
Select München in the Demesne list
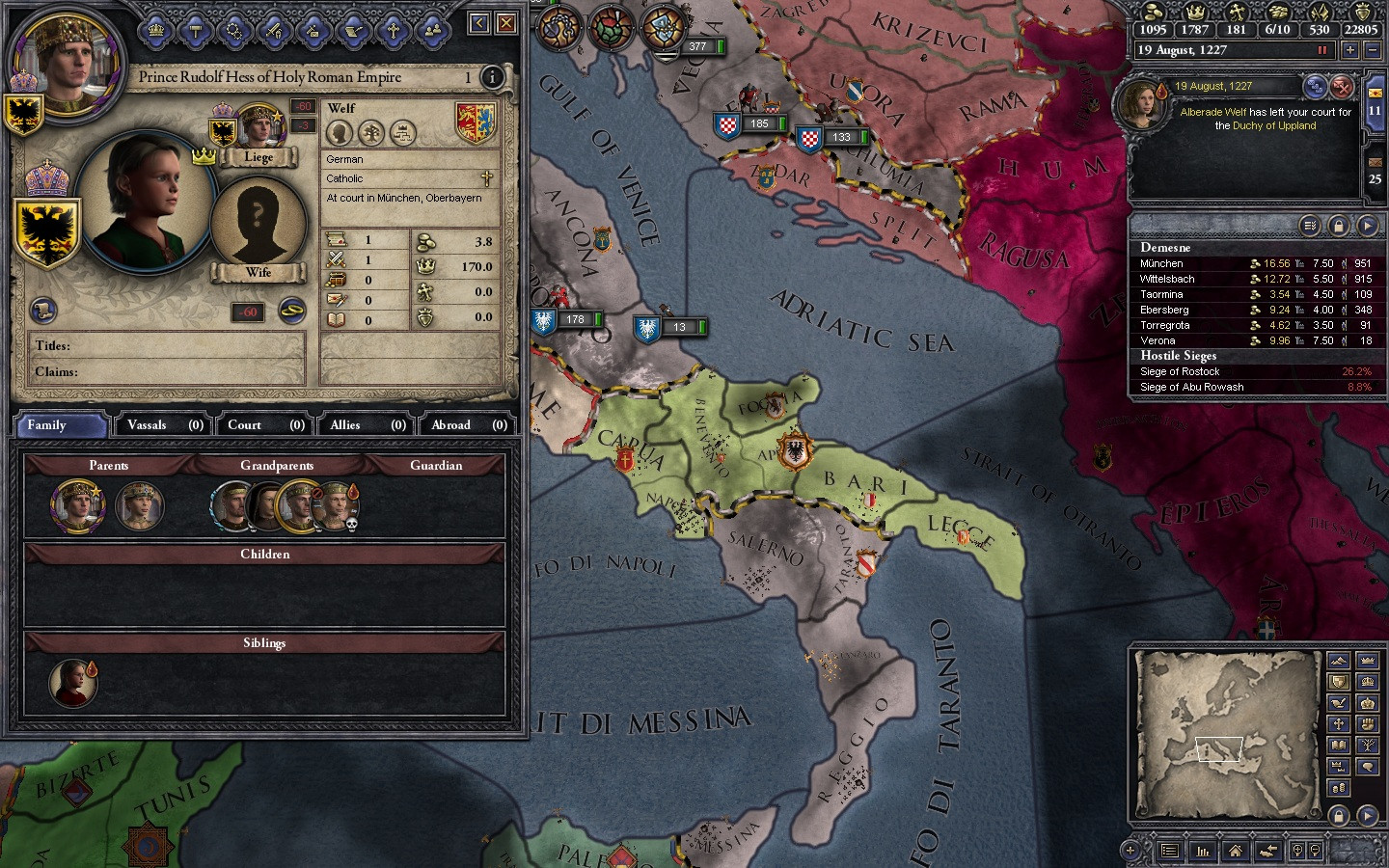(1162, 263)
